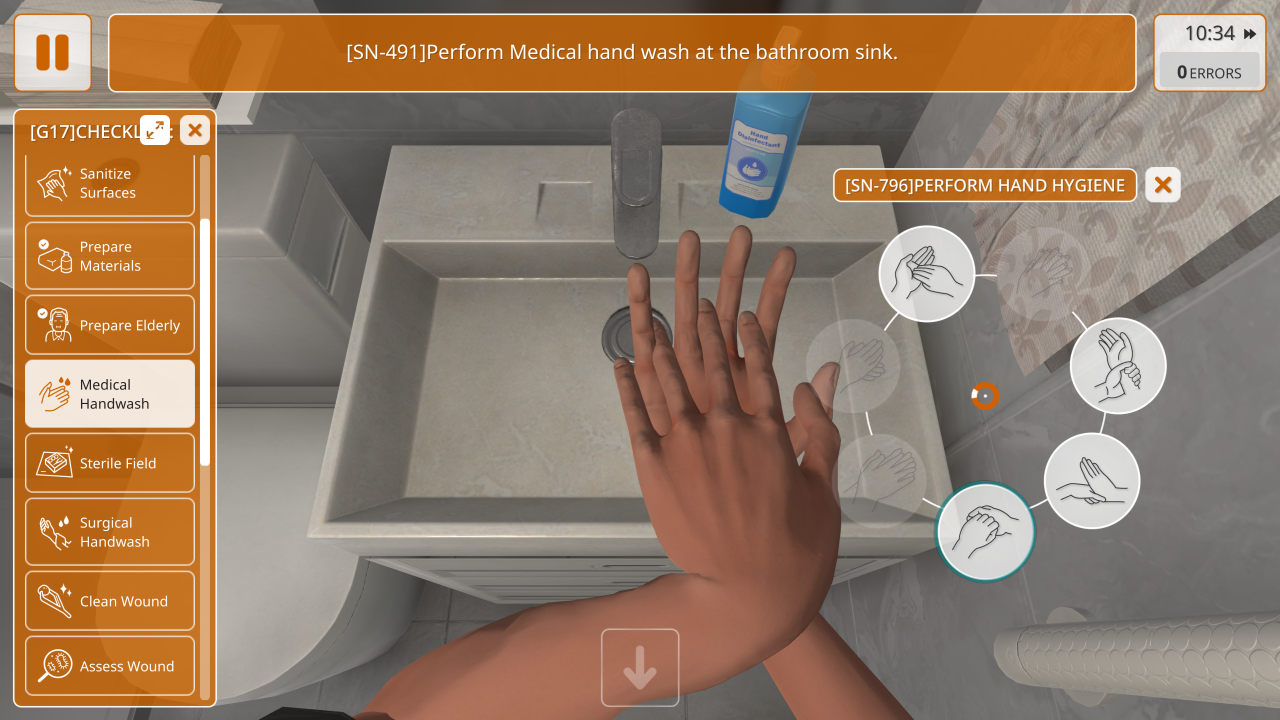1280x720 pixels.
Task: Select the teal-highlighted clasped hands step
Action: [985, 532]
